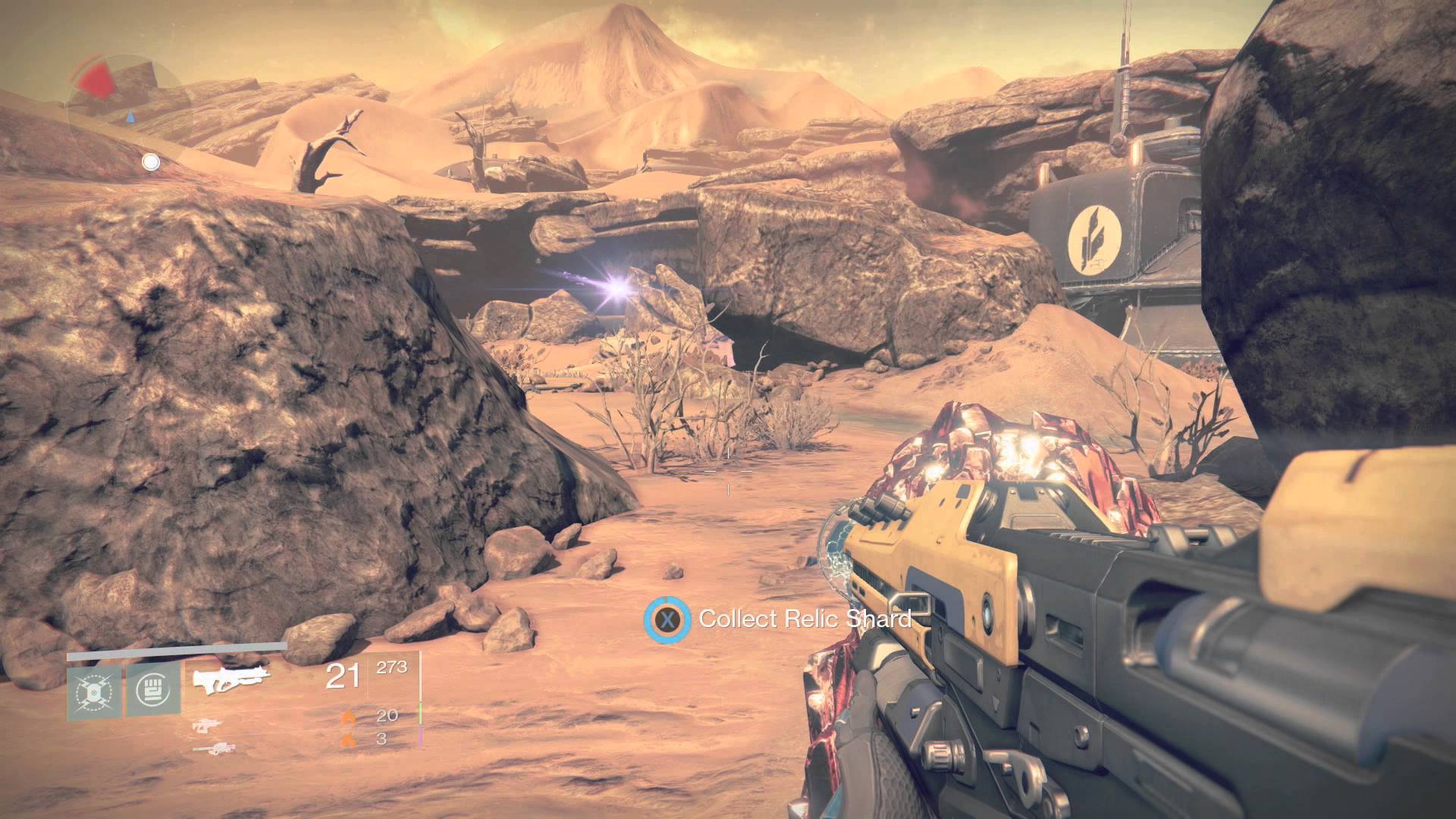
Task: Activate the grenade ability icon
Action: point(94,692)
